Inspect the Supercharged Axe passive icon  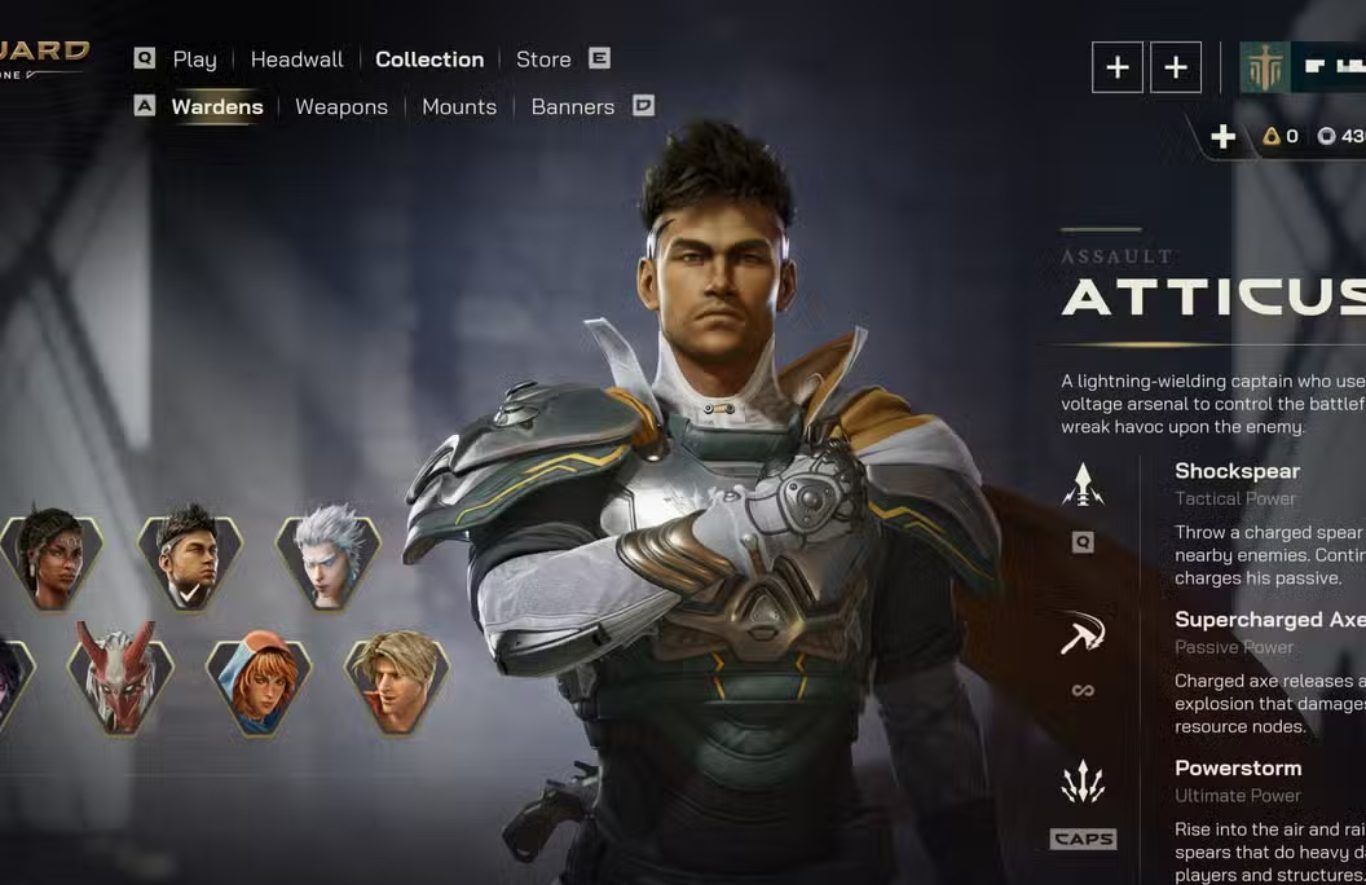[x=1082, y=633]
